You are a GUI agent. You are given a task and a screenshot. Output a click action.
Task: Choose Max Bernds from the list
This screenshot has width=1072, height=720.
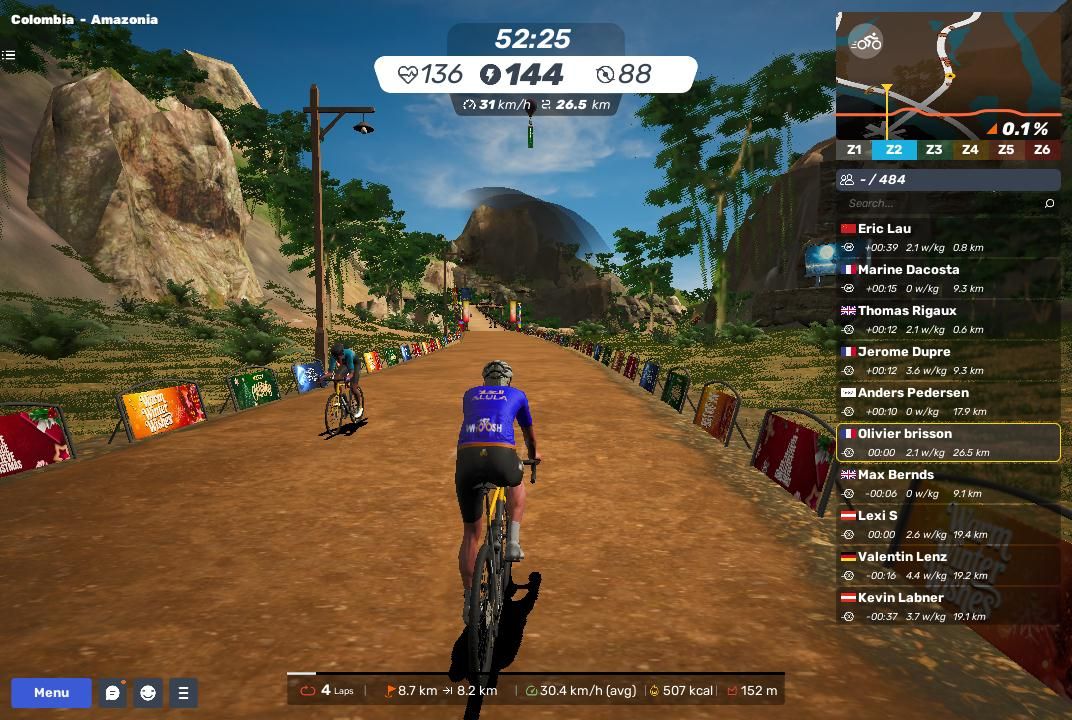pyautogui.click(x=948, y=483)
